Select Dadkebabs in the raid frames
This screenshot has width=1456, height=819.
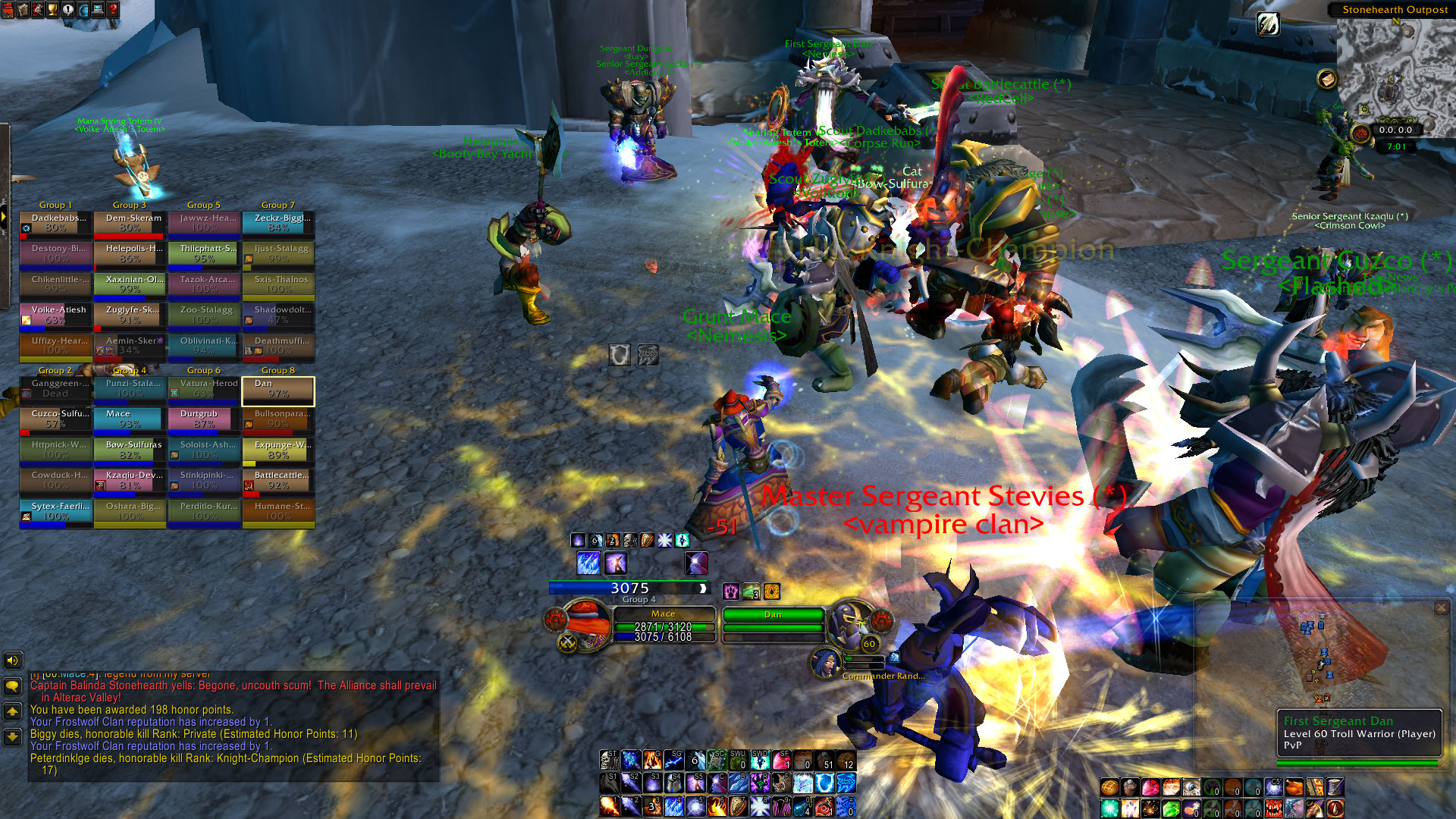coord(55,223)
